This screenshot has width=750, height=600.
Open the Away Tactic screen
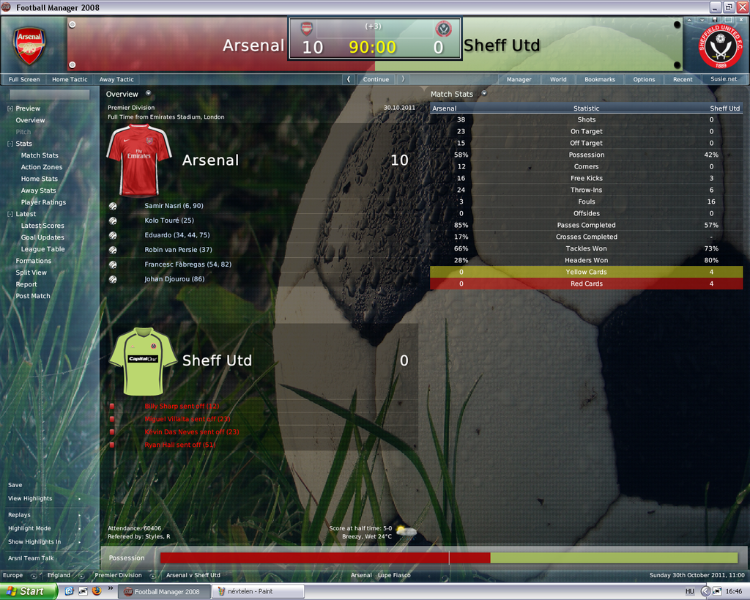click(x=117, y=79)
